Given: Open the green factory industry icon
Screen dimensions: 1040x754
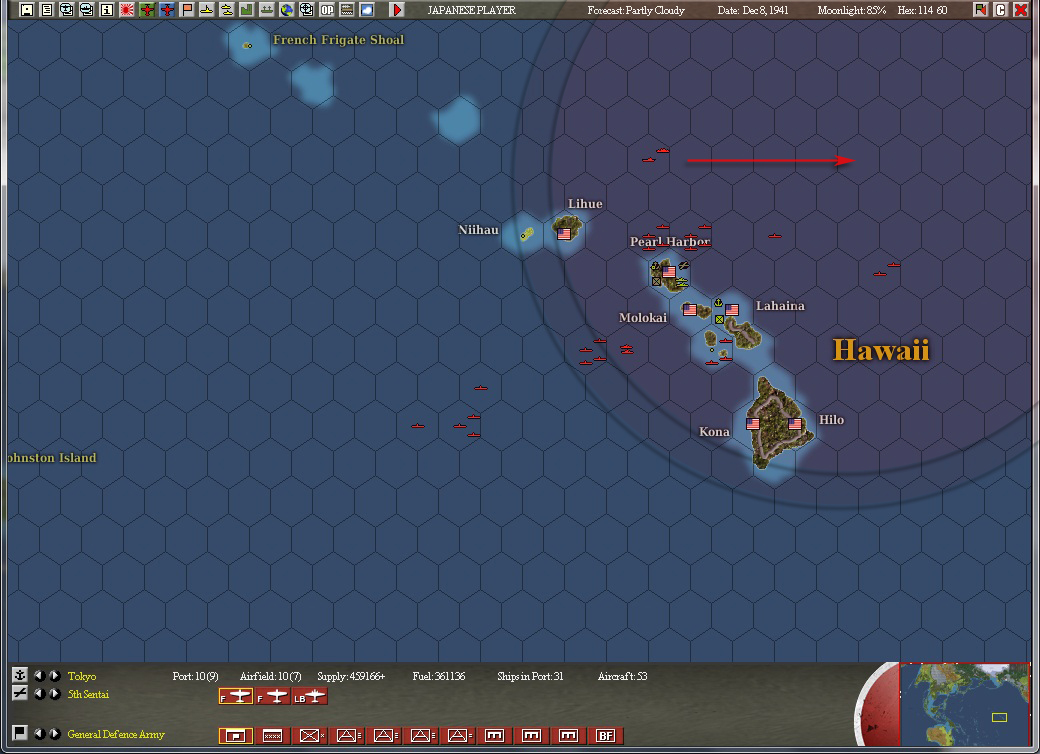Looking at the screenshot, I should pos(246,10).
